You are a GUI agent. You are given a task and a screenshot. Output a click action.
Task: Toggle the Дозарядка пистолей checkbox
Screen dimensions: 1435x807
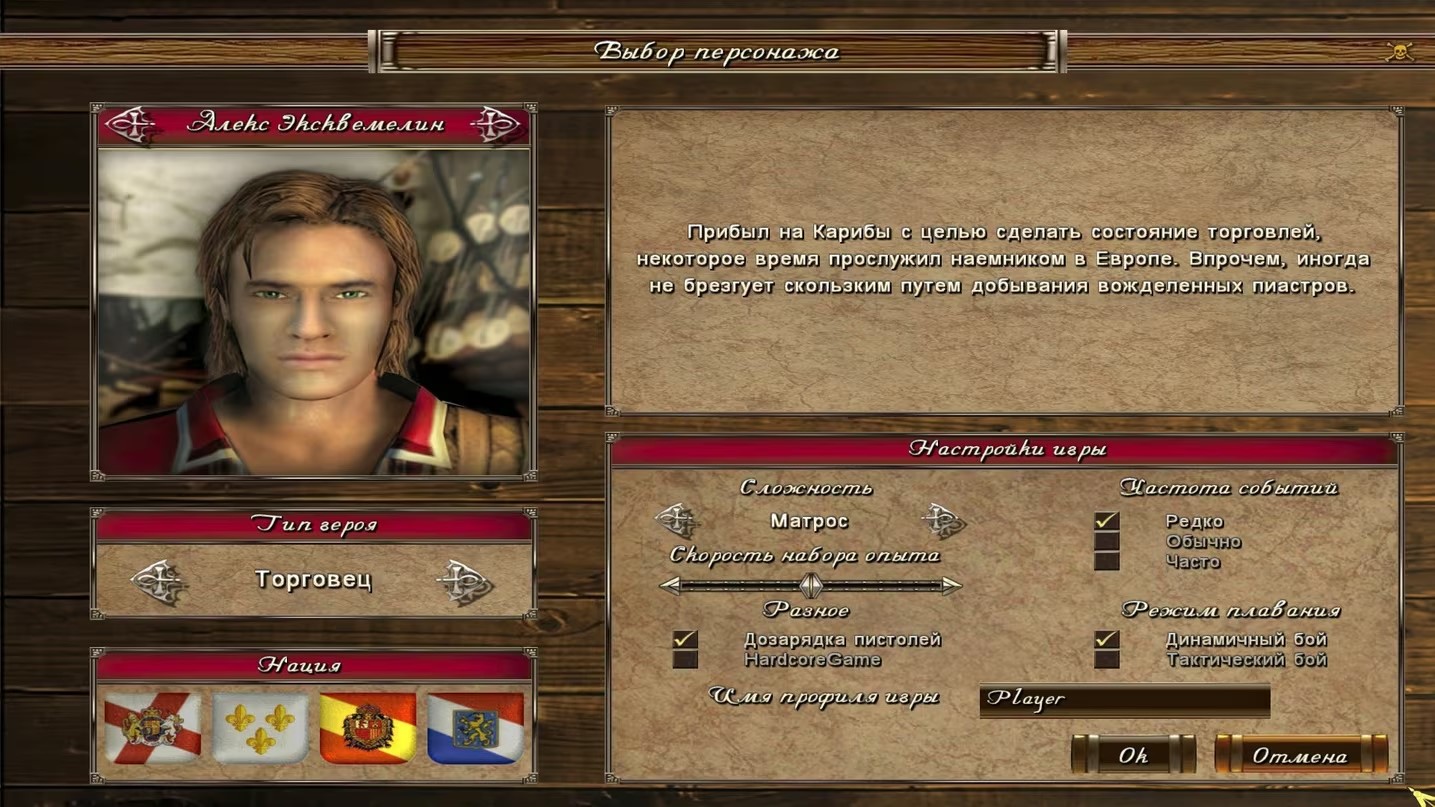tap(685, 639)
